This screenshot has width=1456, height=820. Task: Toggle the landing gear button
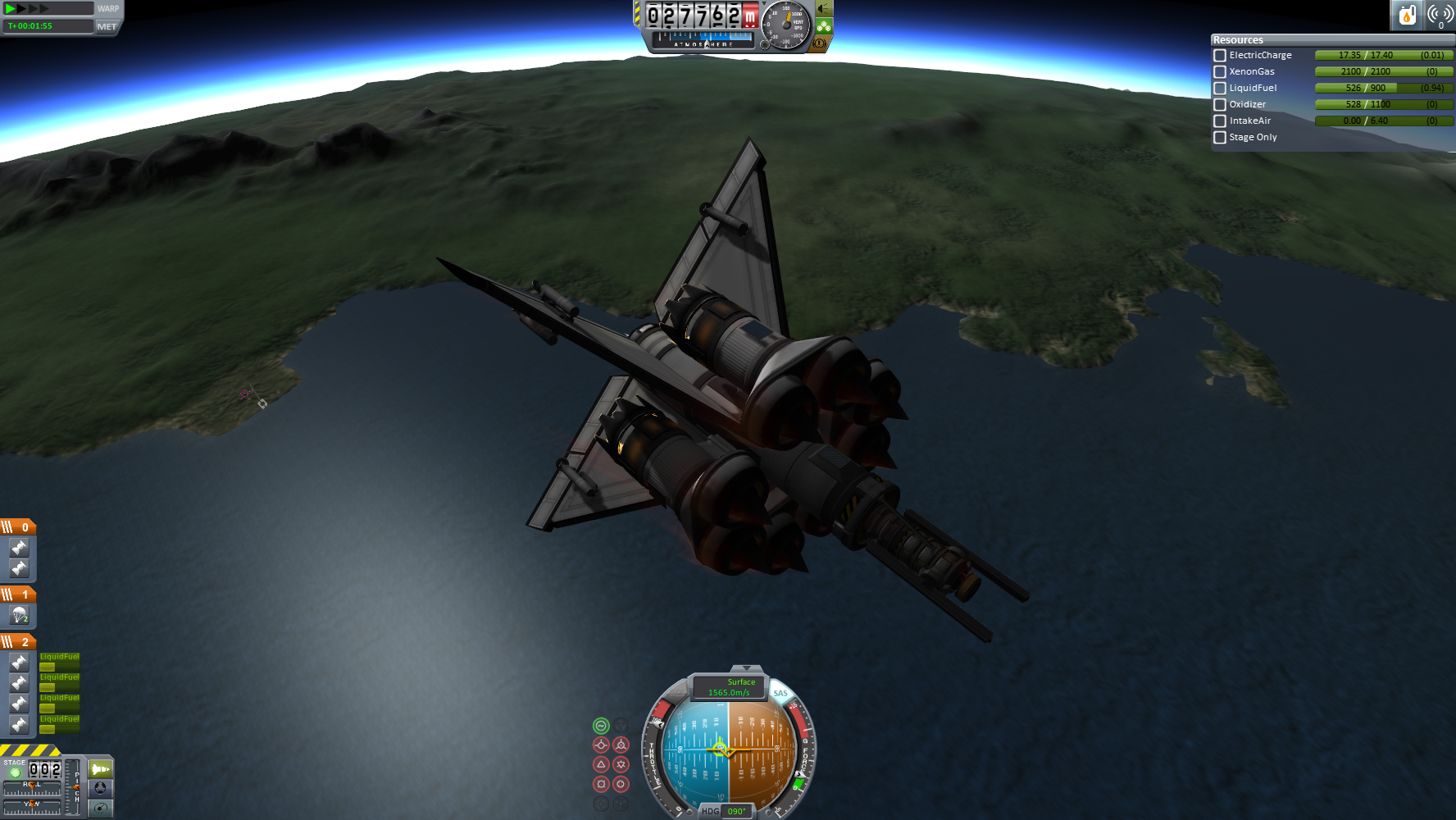[x=824, y=26]
